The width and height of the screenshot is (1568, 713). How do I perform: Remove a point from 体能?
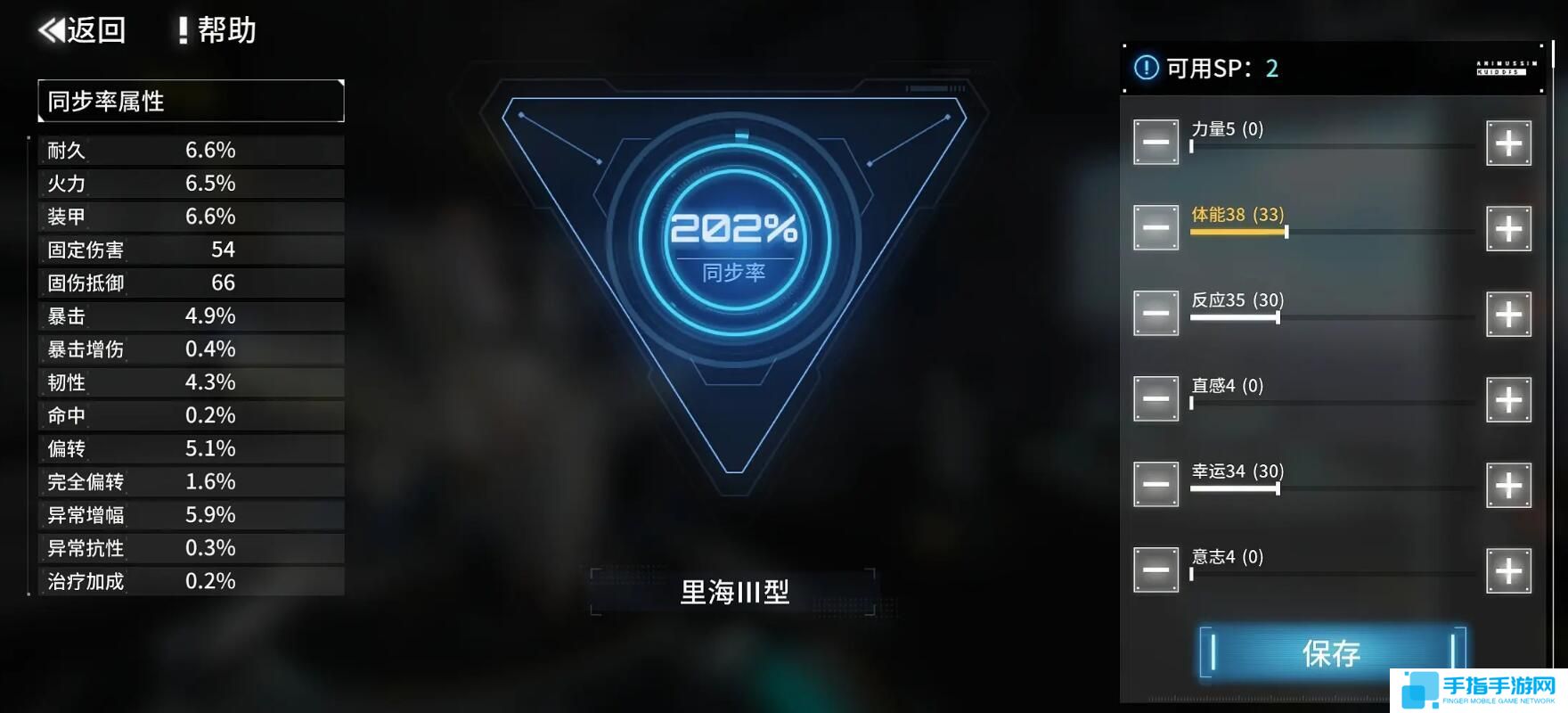pyautogui.click(x=1156, y=229)
